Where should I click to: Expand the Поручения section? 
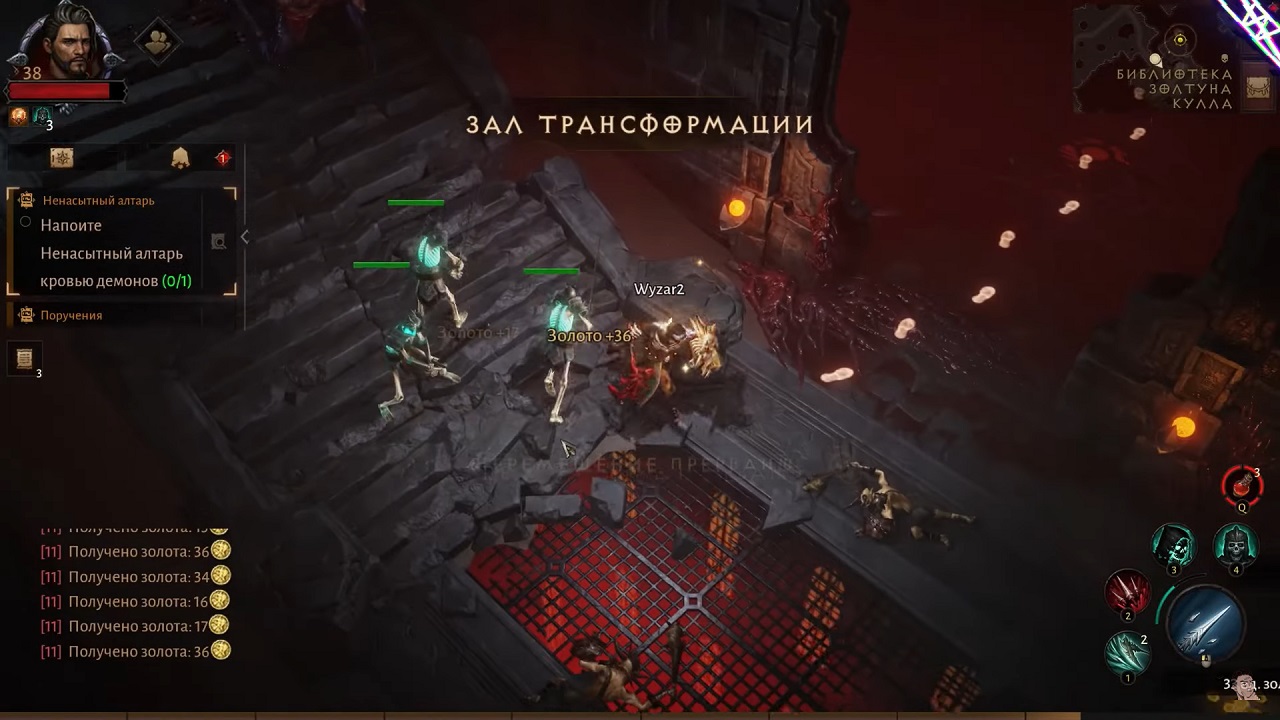[x=71, y=315]
